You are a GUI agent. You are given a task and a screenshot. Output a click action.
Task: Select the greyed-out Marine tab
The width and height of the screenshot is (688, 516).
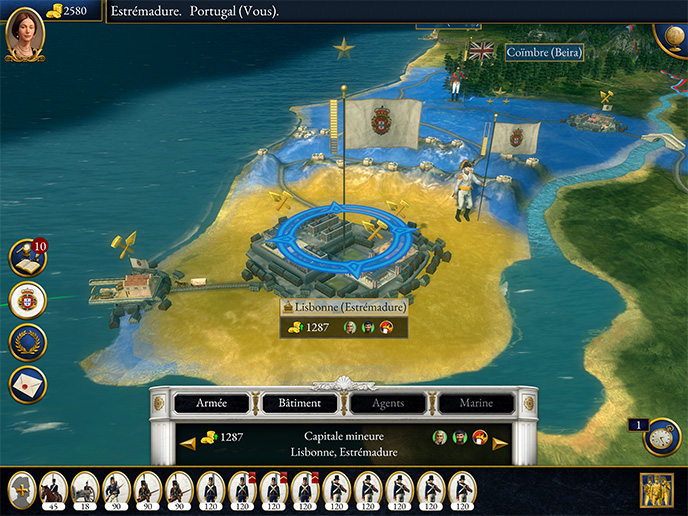[475, 403]
